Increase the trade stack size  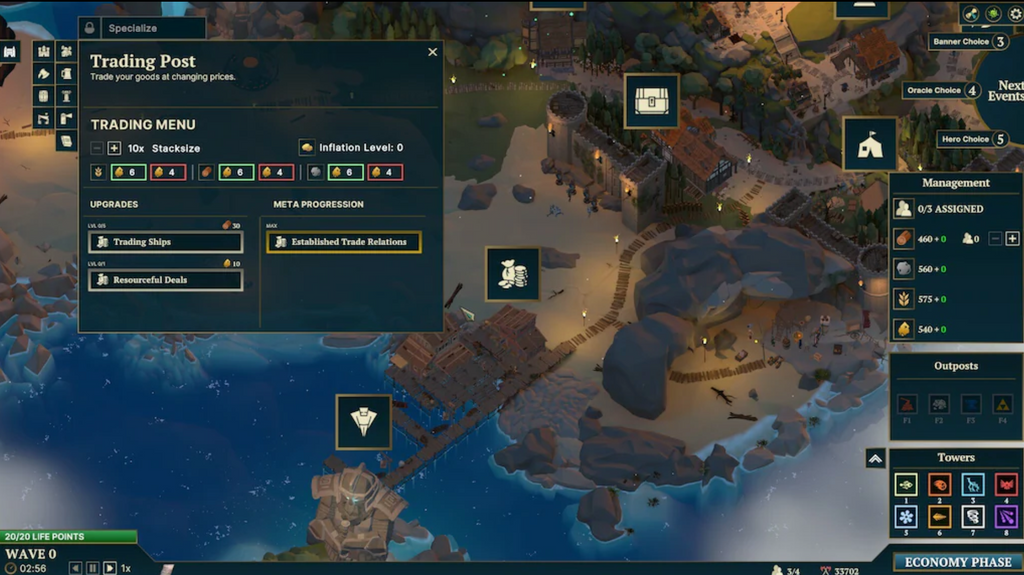[114, 148]
